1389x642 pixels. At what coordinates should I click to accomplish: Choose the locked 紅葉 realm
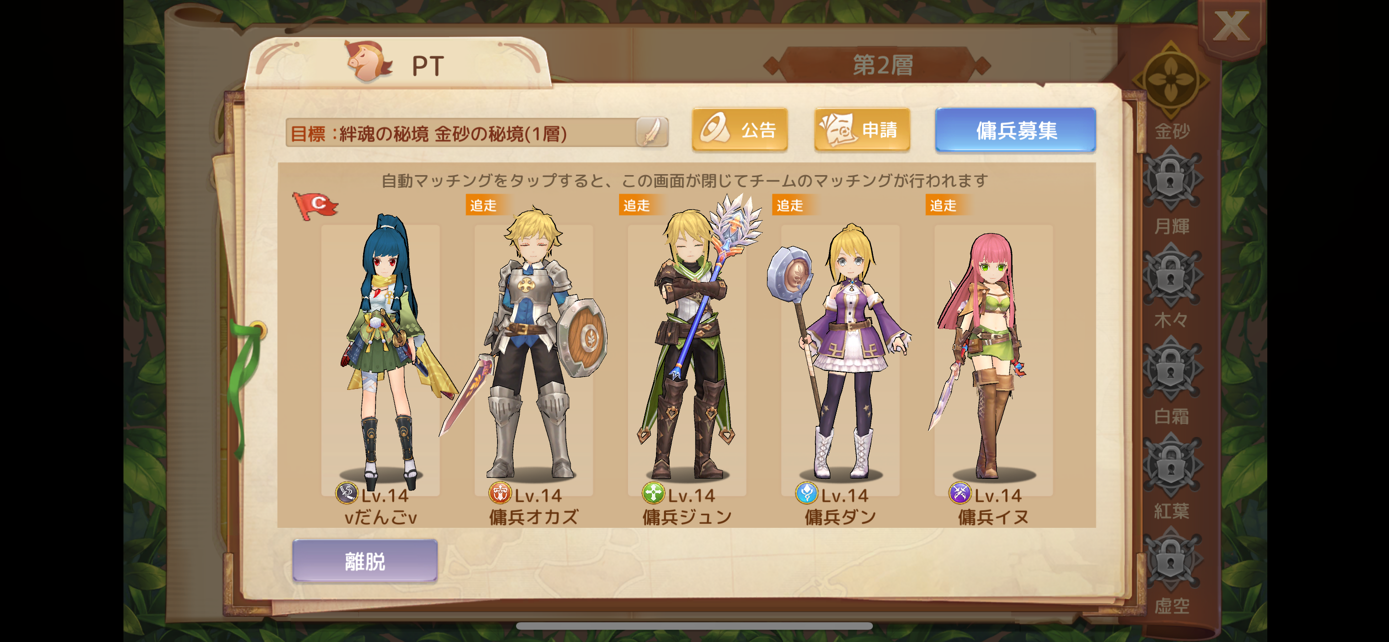(1171, 464)
